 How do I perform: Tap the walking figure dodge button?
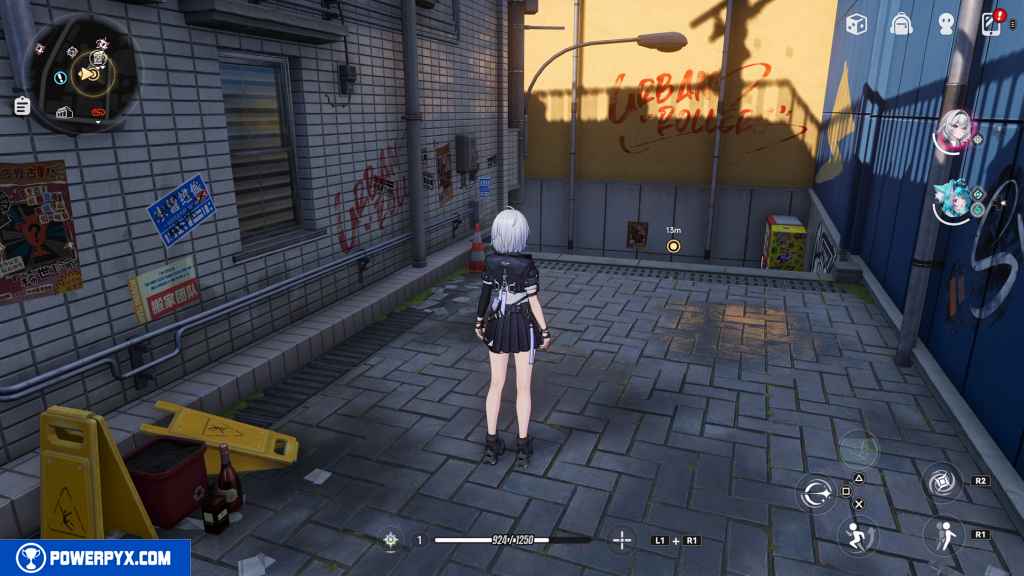pyautogui.click(x=941, y=534)
